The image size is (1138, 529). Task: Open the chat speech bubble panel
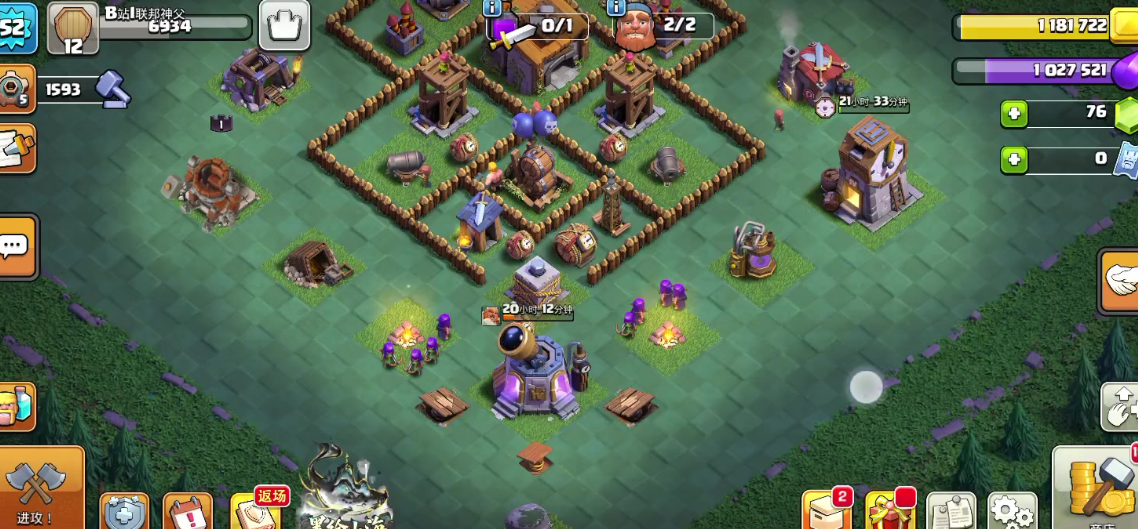(15, 246)
